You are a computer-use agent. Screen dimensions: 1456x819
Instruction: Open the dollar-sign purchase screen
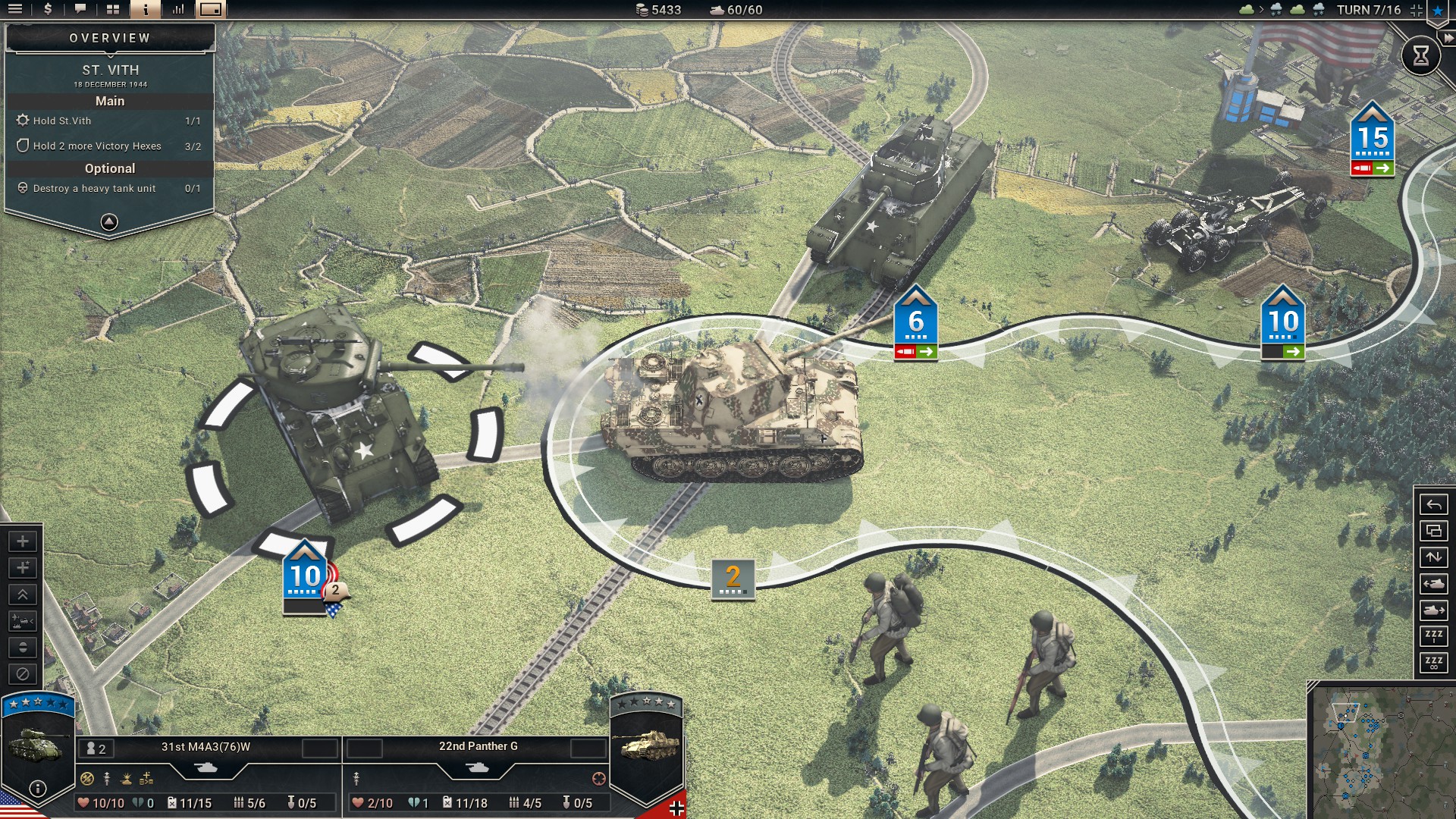(x=48, y=10)
